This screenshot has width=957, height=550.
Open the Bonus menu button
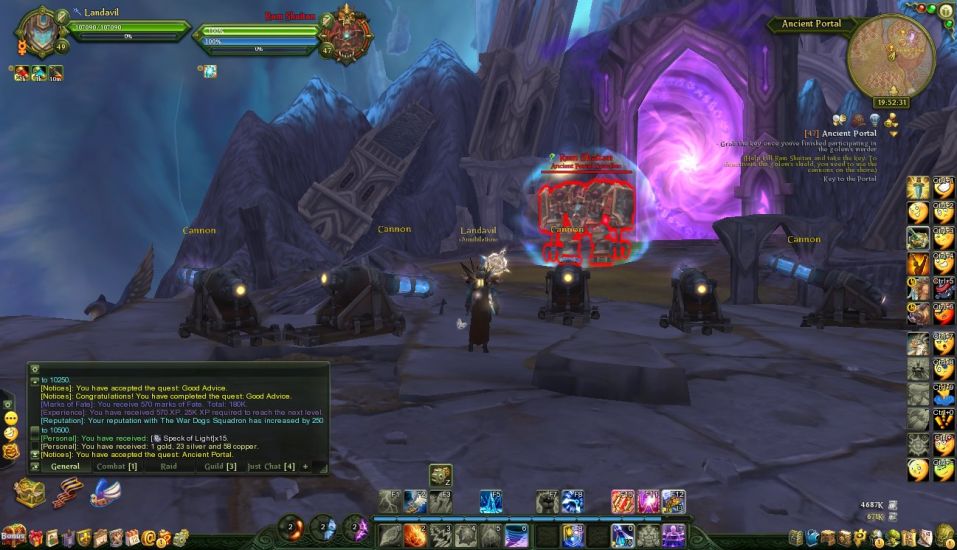pyautogui.click(x=13, y=537)
